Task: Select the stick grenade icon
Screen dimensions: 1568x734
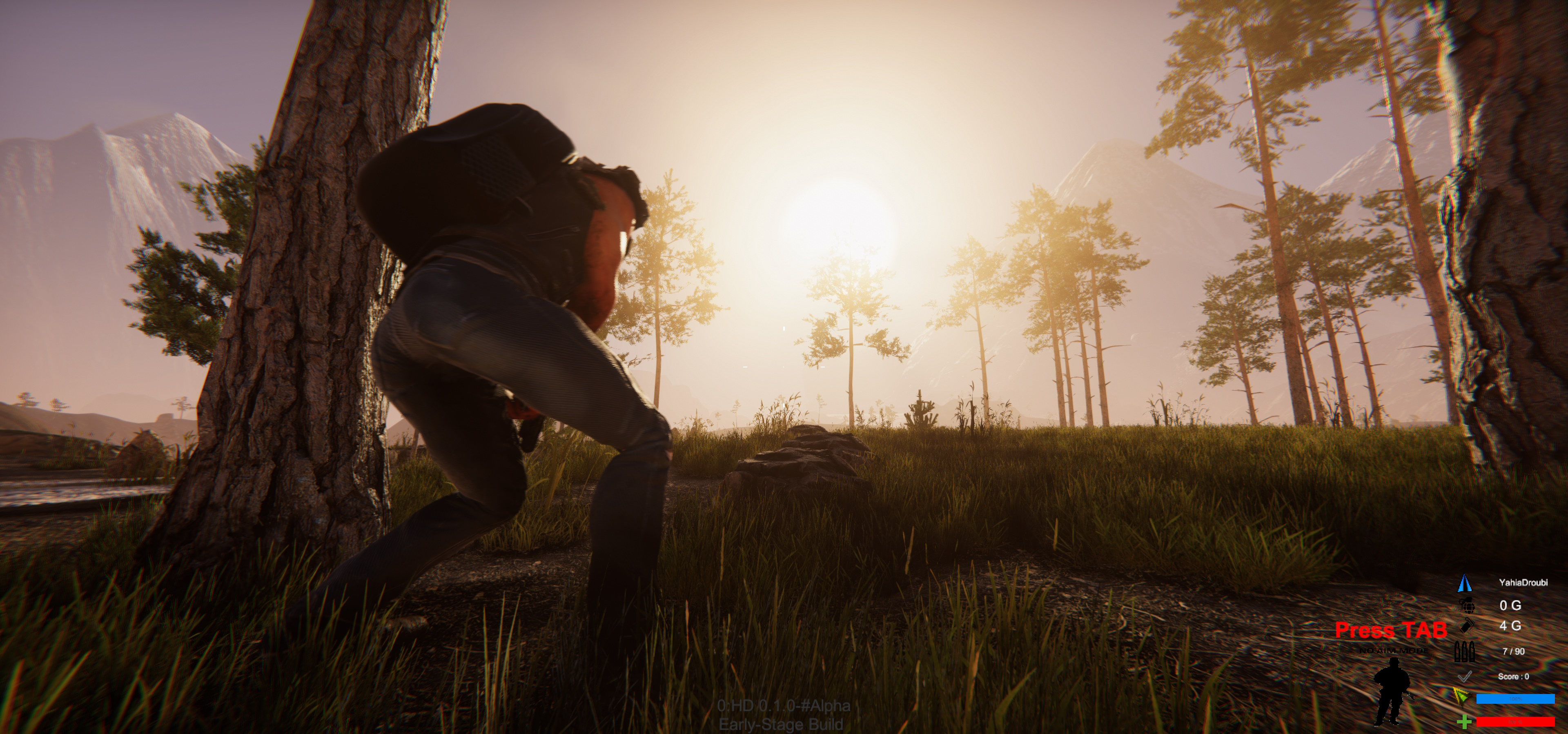Action: click(x=1467, y=626)
